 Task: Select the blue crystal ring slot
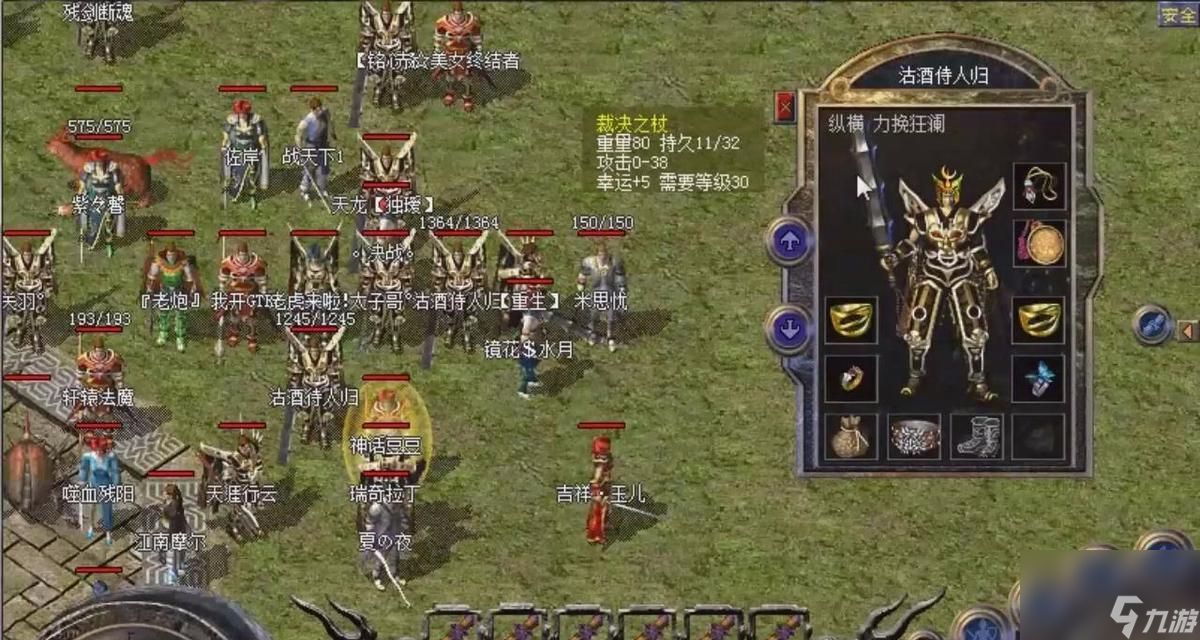coord(1040,378)
